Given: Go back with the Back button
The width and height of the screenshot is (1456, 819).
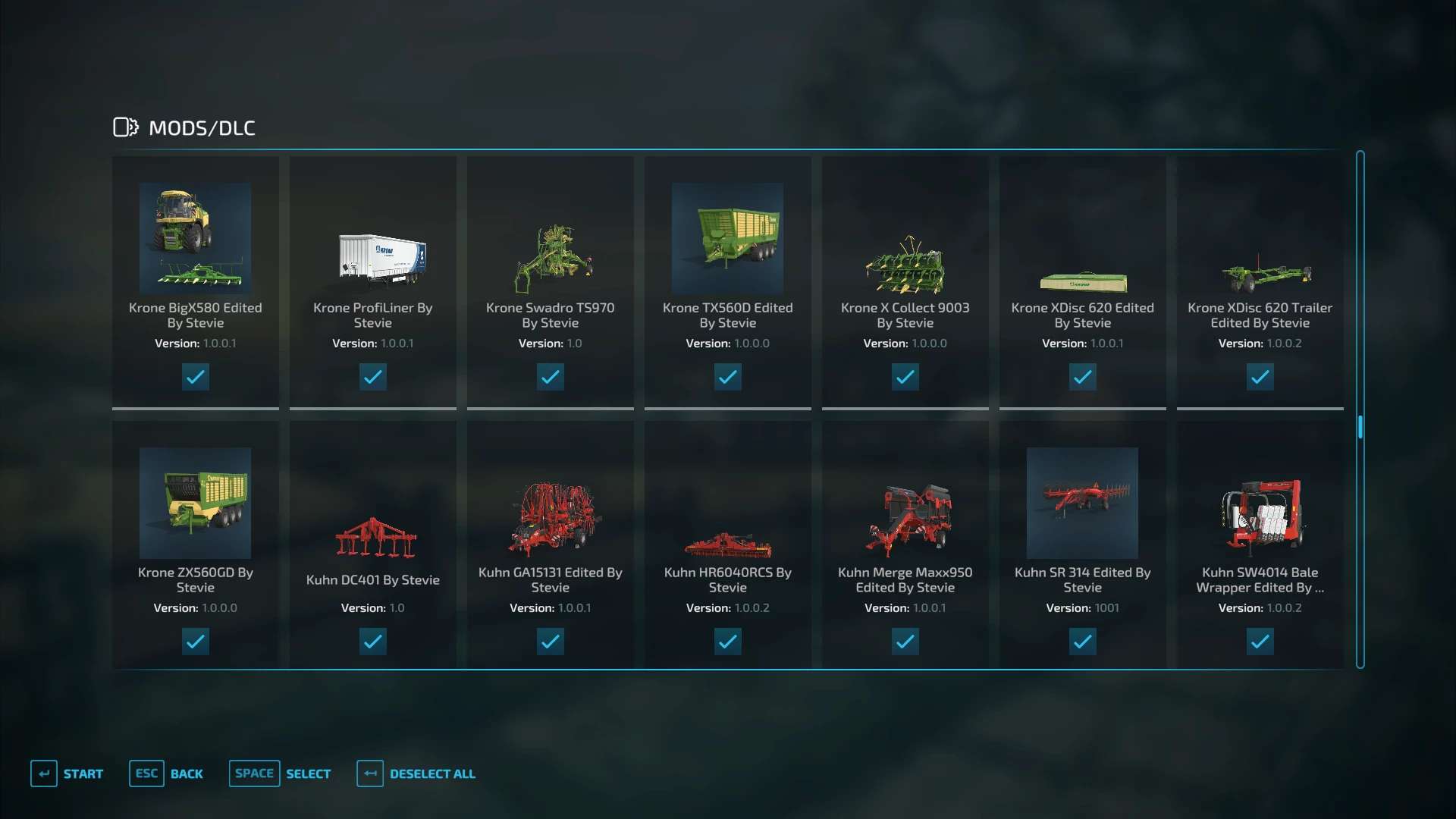Looking at the screenshot, I should 167,773.
